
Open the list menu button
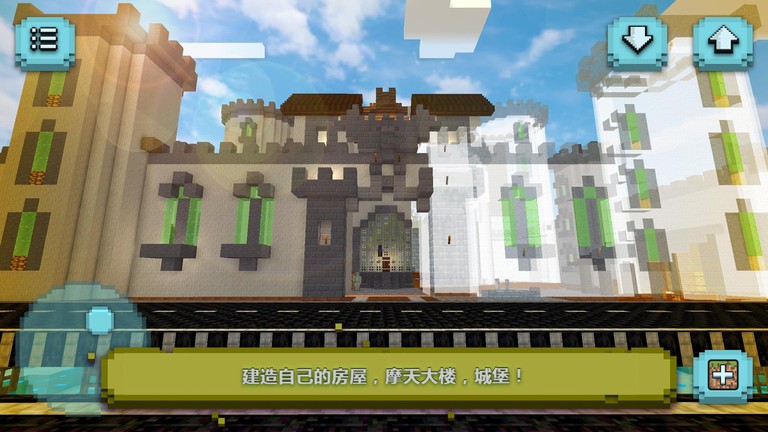point(44,41)
